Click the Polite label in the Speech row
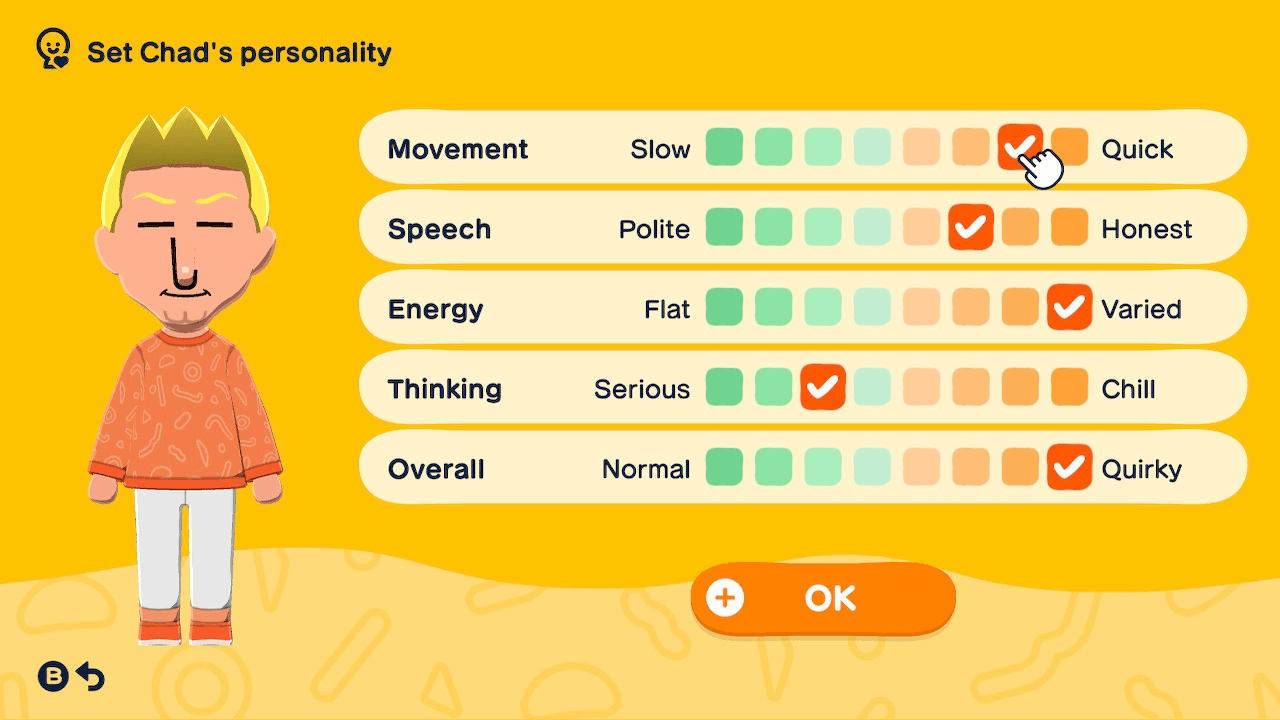 tap(654, 227)
